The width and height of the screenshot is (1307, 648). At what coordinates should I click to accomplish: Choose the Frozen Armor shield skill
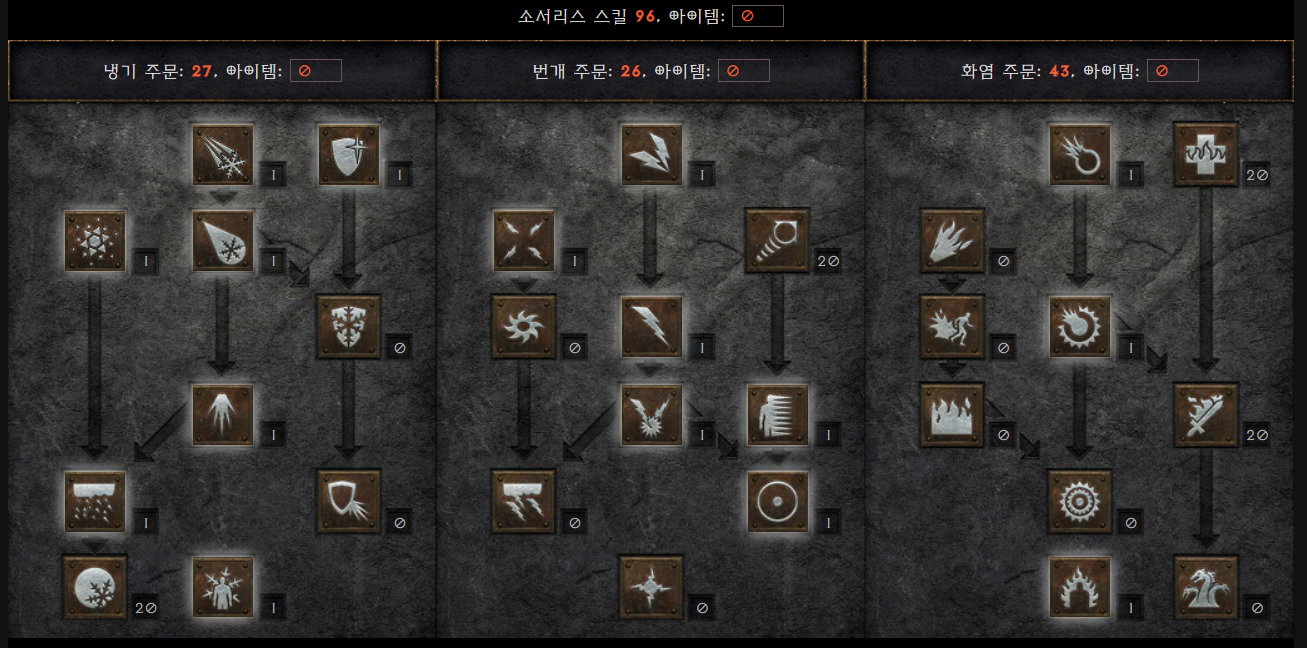348,154
